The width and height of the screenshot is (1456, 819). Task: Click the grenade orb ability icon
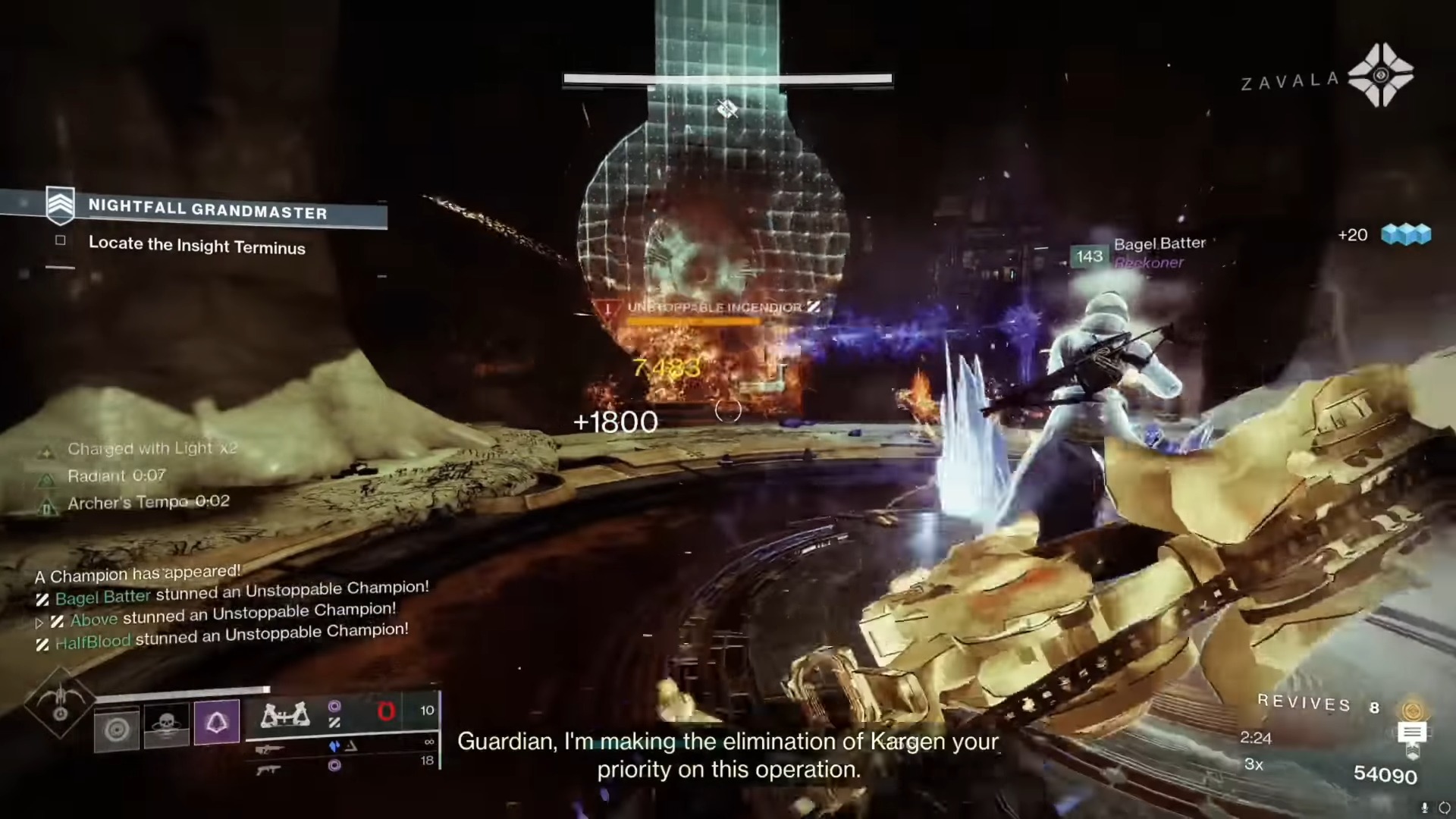(x=116, y=730)
